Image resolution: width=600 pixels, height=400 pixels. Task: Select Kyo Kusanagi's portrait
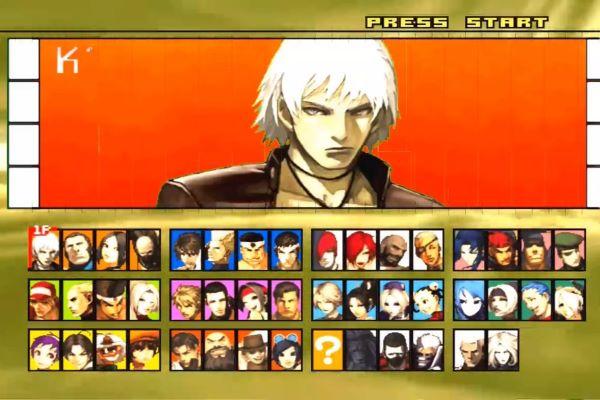187,249
